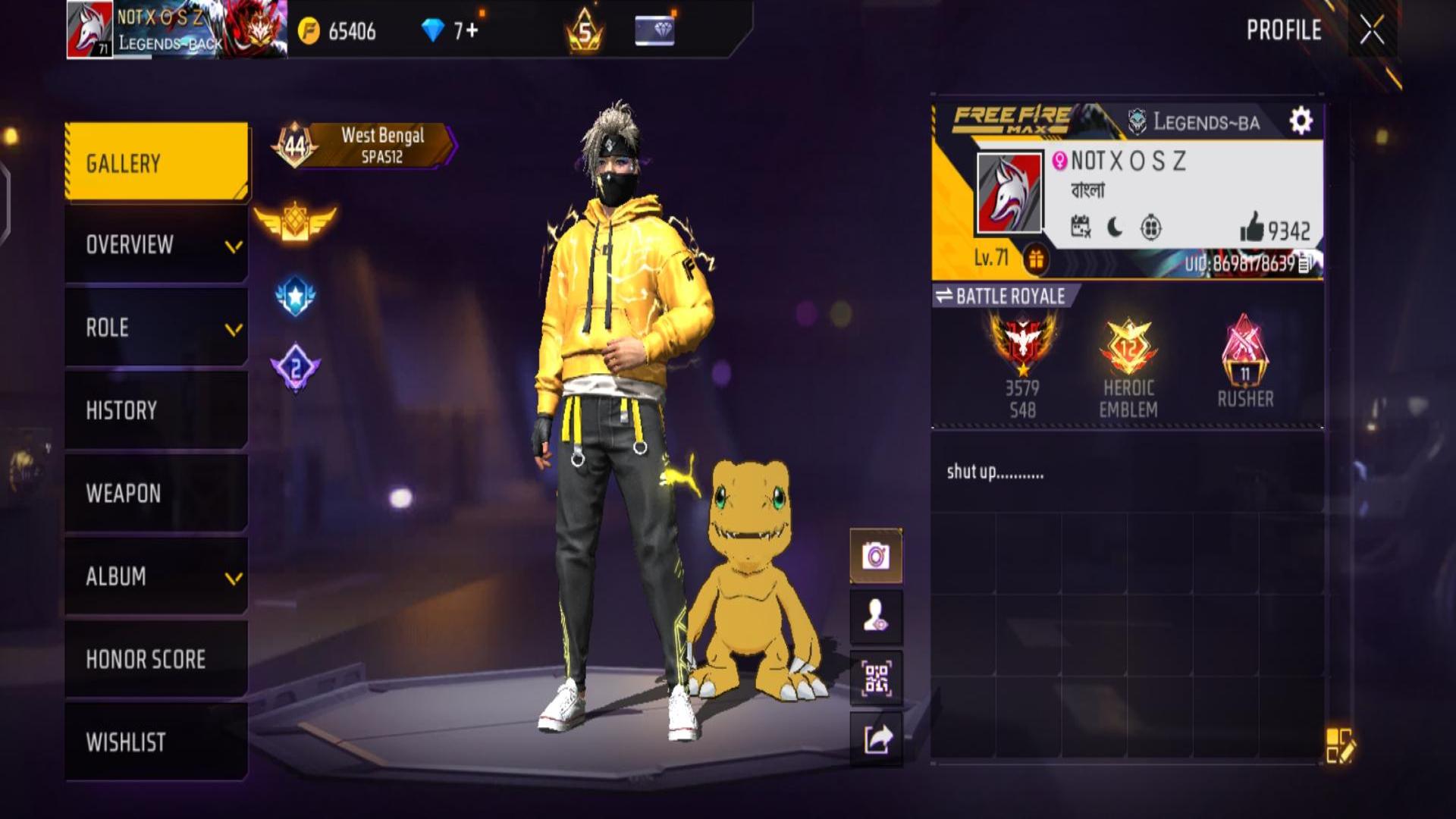Share the profile

tap(876, 739)
